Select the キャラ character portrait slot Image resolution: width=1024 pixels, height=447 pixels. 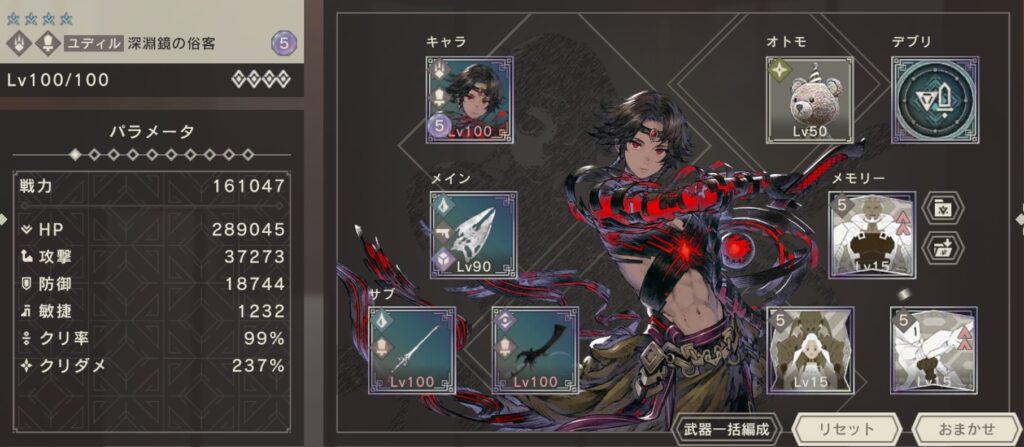[x=470, y=99]
